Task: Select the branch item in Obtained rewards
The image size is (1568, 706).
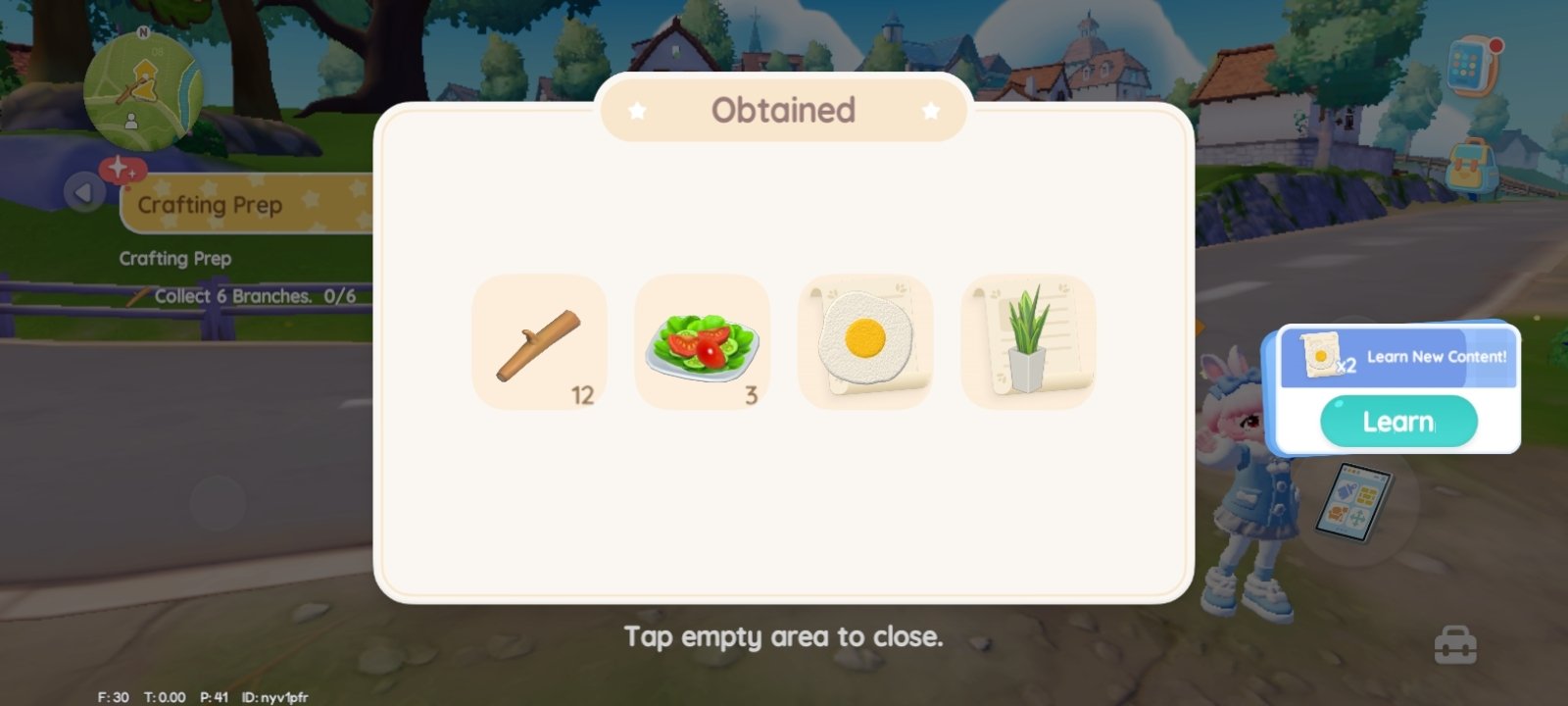Action: click(x=539, y=342)
